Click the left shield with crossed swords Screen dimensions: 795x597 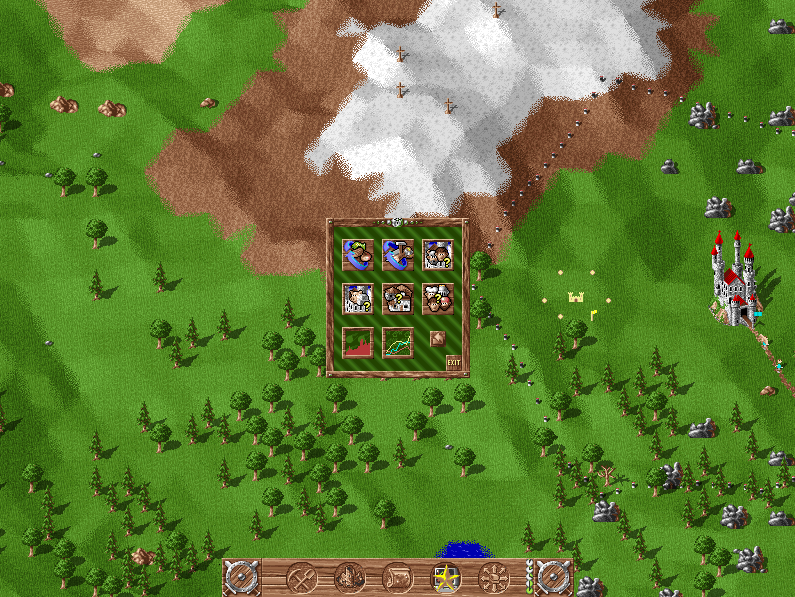click(241, 577)
